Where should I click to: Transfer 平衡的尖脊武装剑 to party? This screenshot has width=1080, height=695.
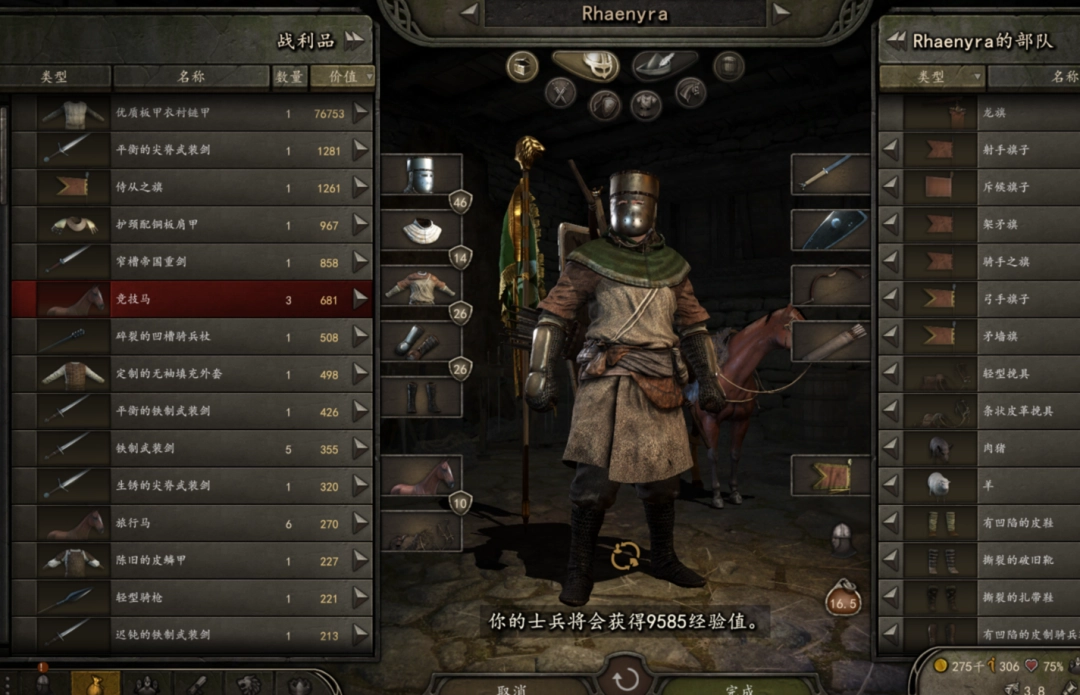coord(360,151)
